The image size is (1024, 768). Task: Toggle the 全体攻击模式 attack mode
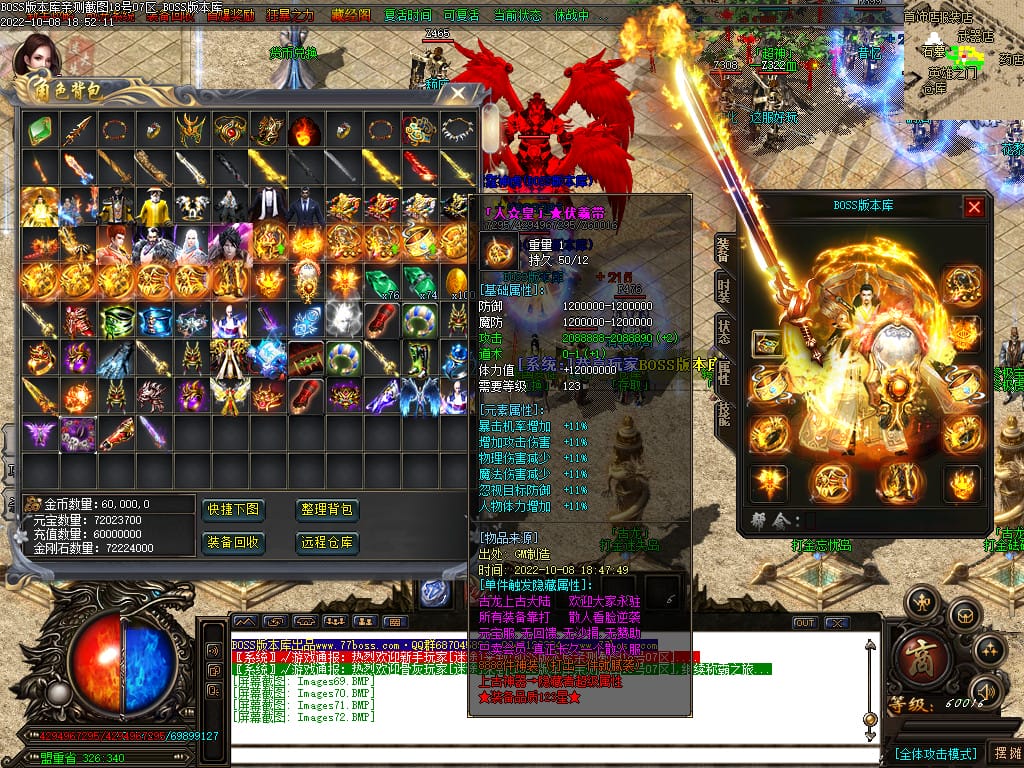[x=935, y=752]
